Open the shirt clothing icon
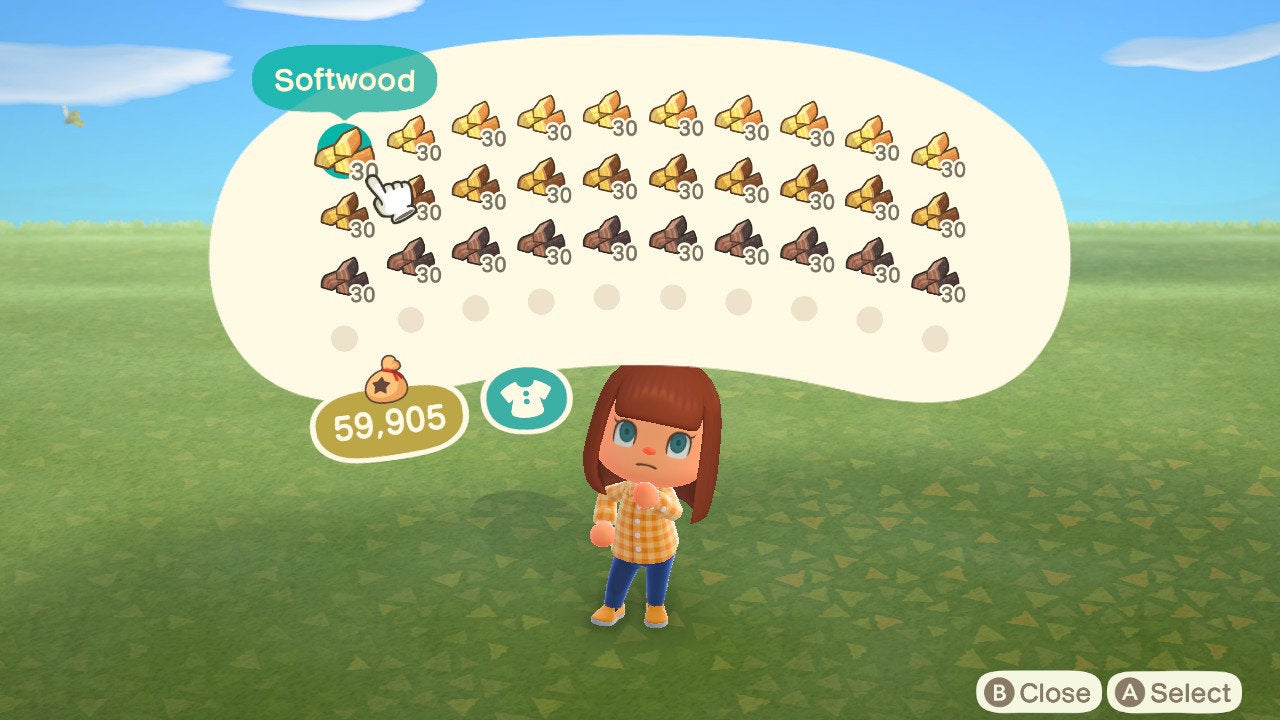Image resolution: width=1280 pixels, height=720 pixels. click(x=525, y=400)
